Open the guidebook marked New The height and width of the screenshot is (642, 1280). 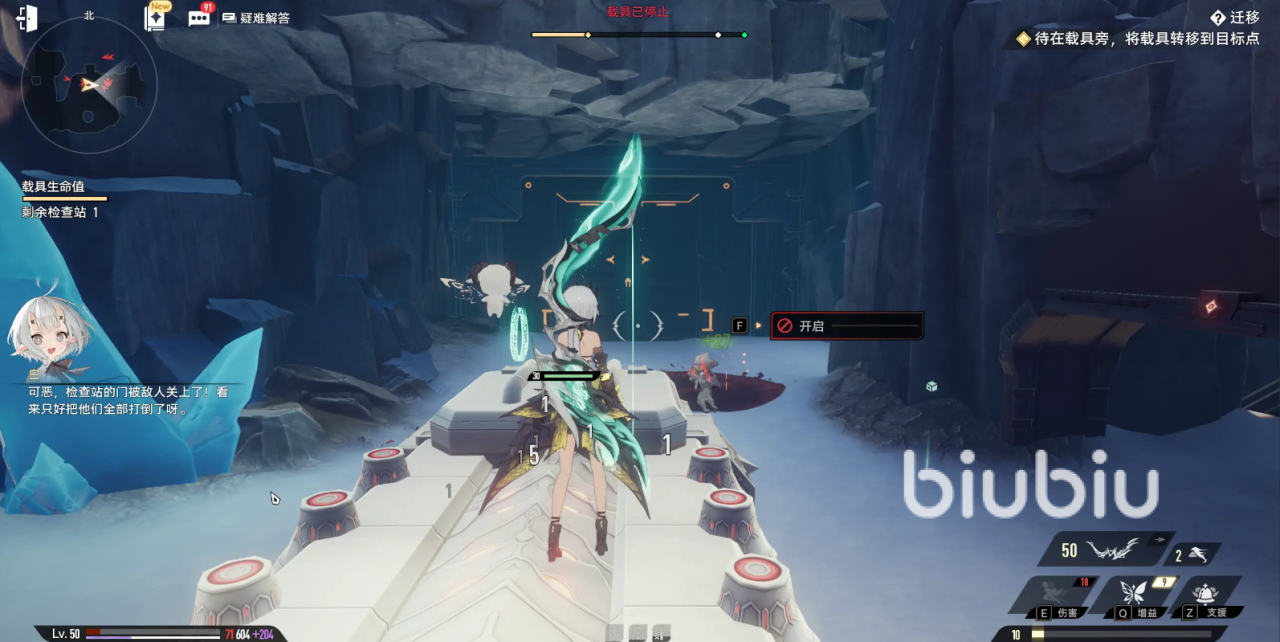(156, 18)
